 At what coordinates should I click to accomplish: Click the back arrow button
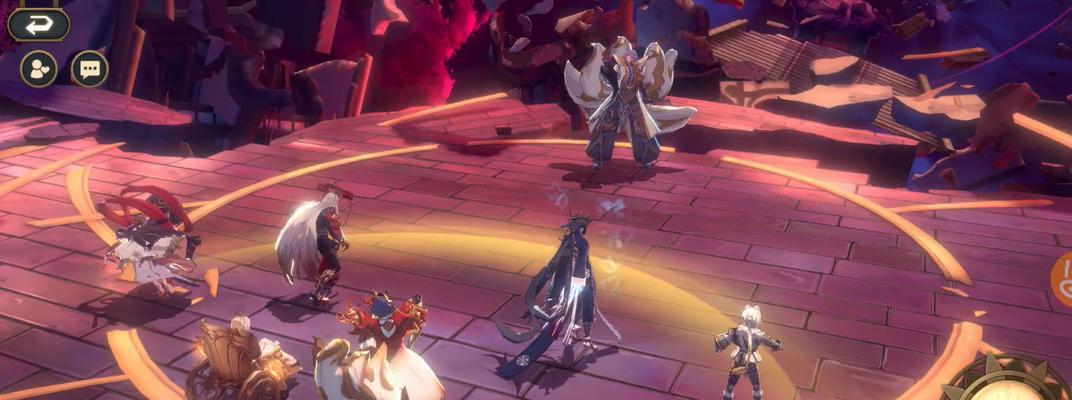[x=38, y=24]
